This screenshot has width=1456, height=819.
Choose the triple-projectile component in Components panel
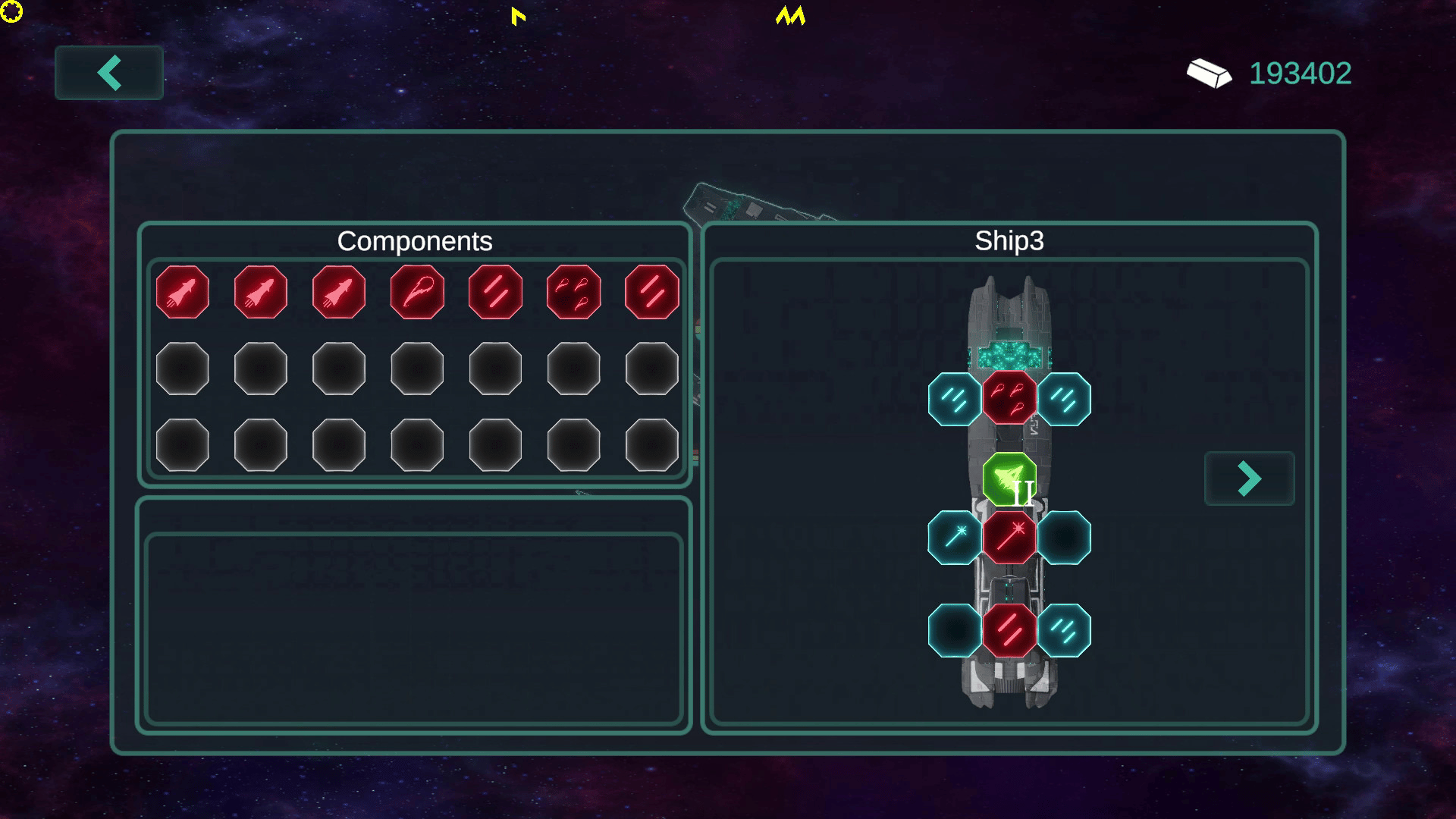(573, 292)
